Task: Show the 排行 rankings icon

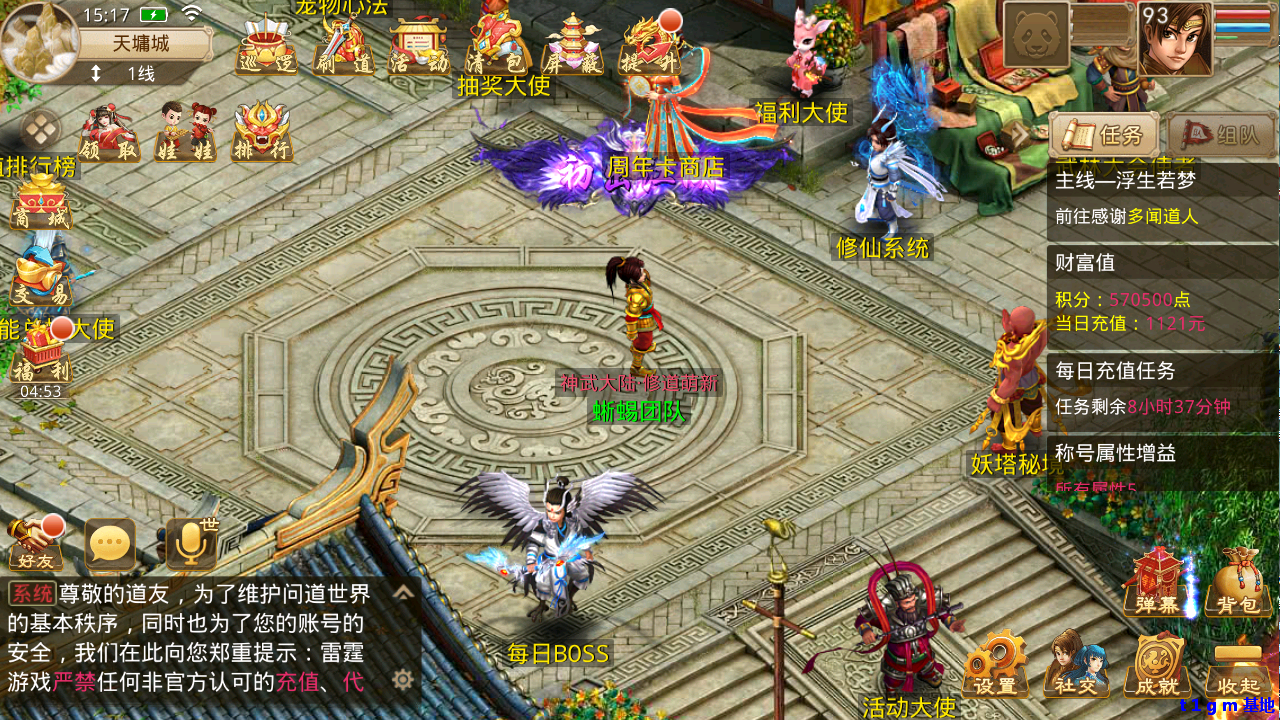Action: (x=262, y=134)
